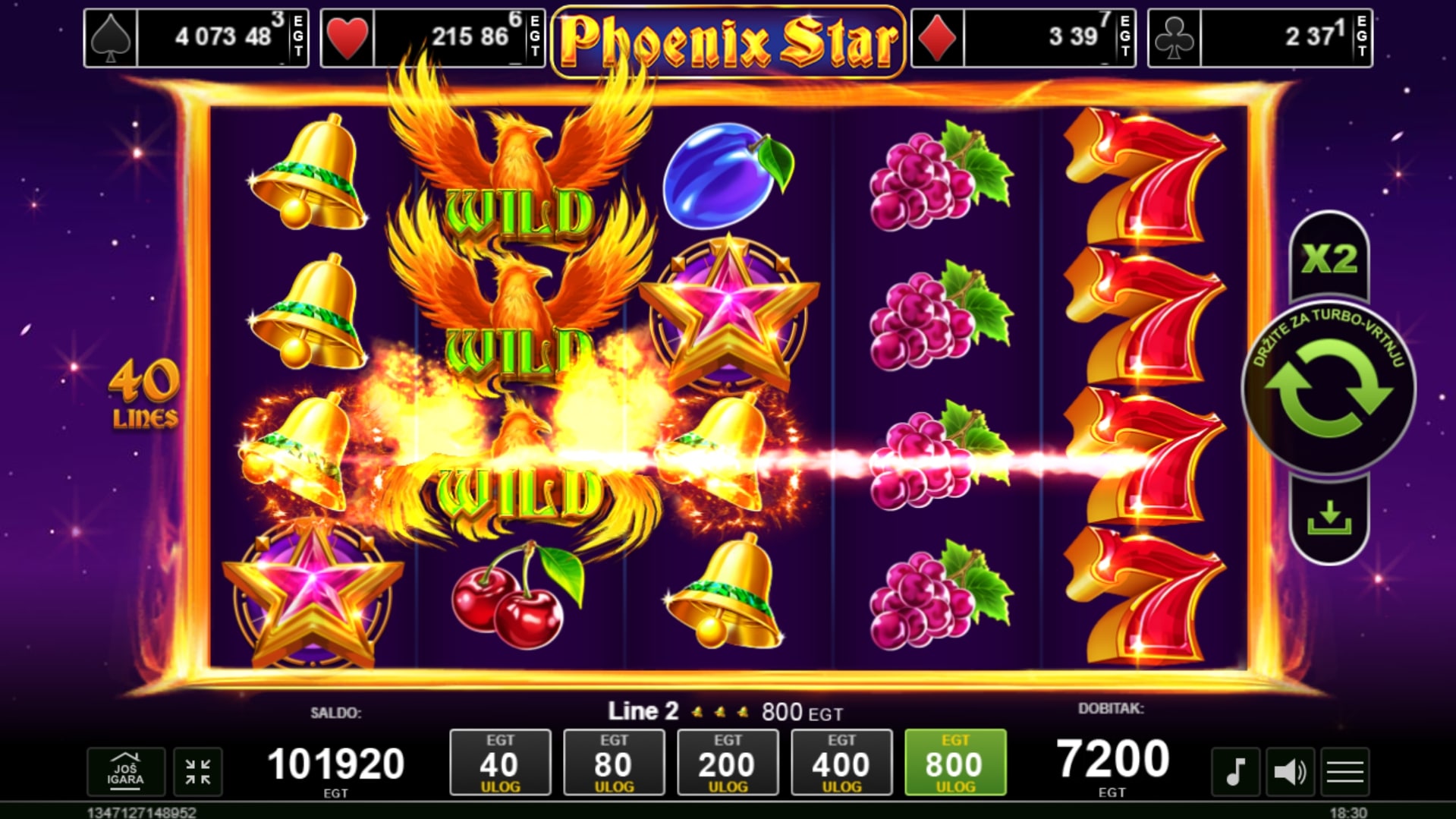
Task: Select the 40 EGT bet
Action: coord(500,762)
